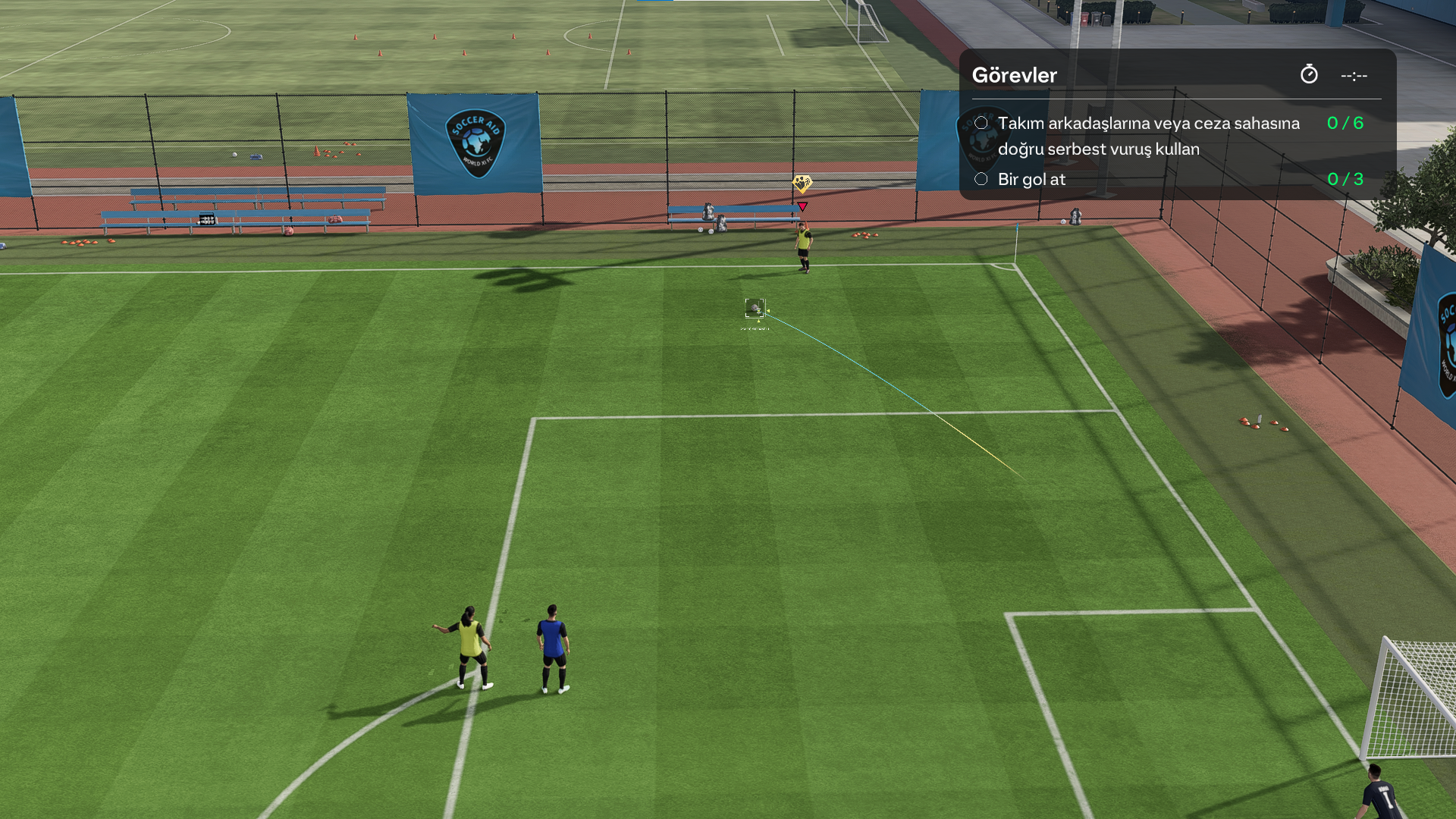The width and height of the screenshot is (1456, 819).
Task: Click the stopwatch icon in Görevler panel
Action: [1309, 74]
